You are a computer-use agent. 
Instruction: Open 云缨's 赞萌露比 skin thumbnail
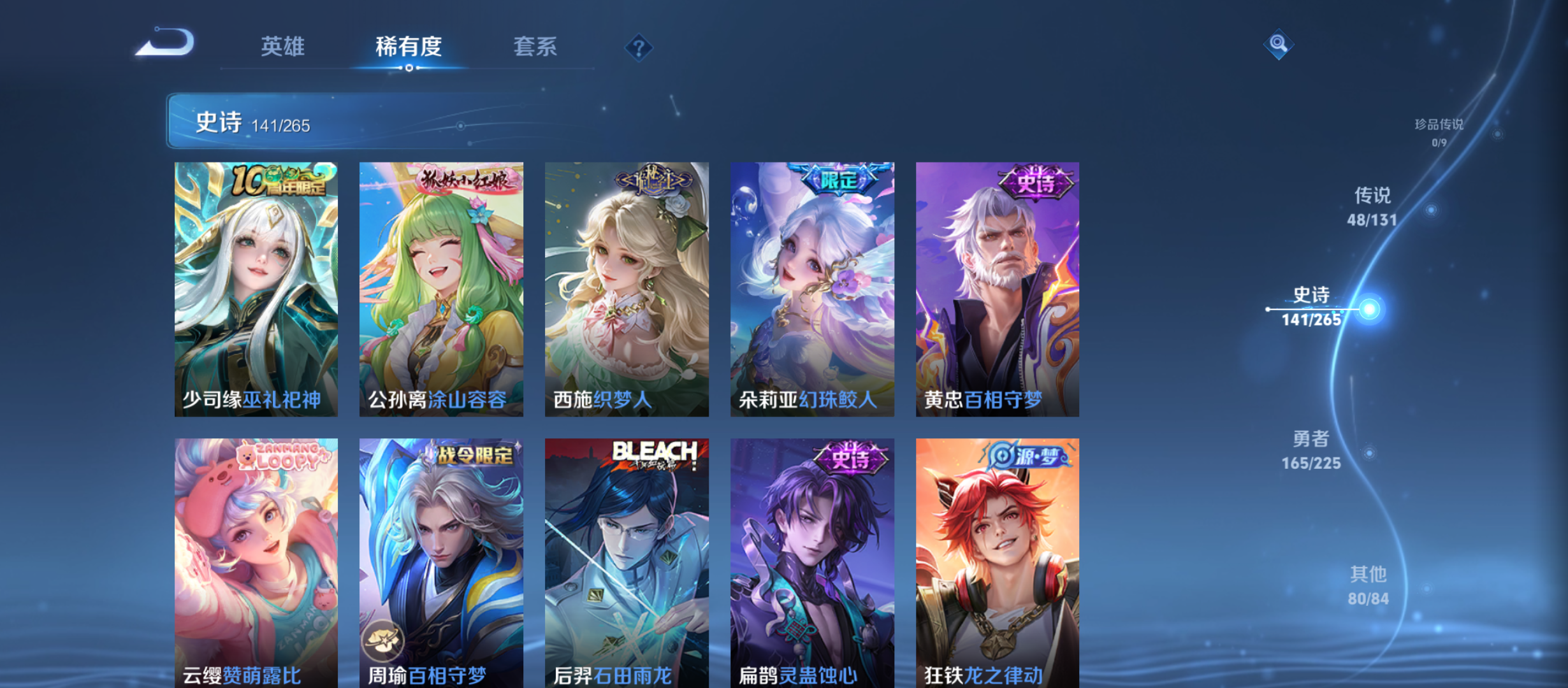(x=255, y=561)
